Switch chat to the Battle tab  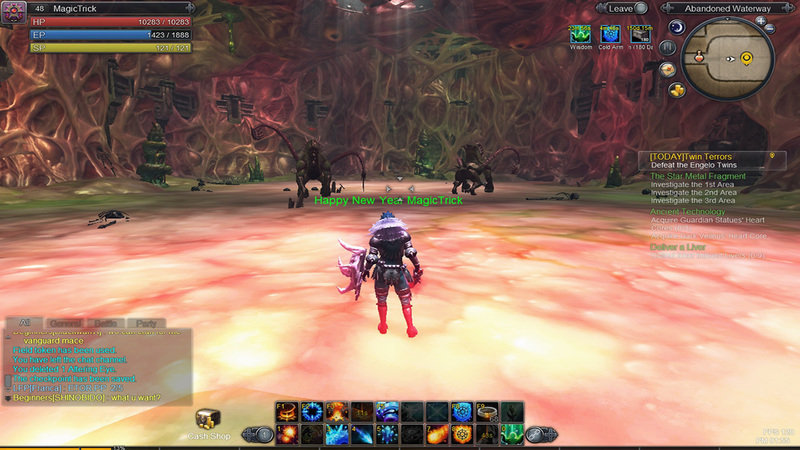coord(106,323)
